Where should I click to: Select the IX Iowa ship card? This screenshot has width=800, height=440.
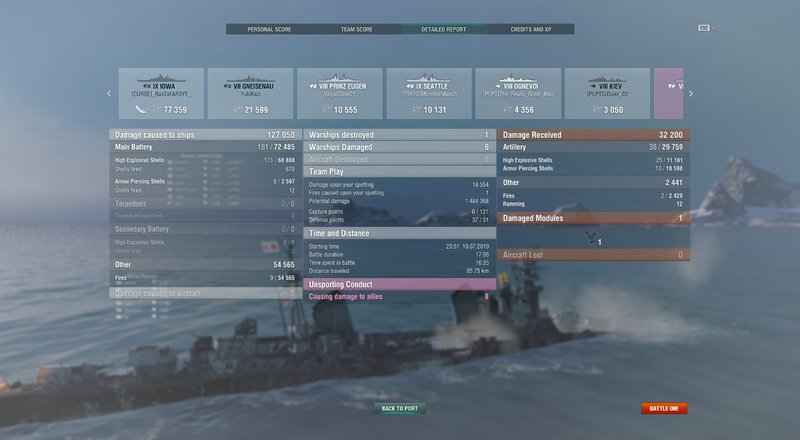[160, 93]
